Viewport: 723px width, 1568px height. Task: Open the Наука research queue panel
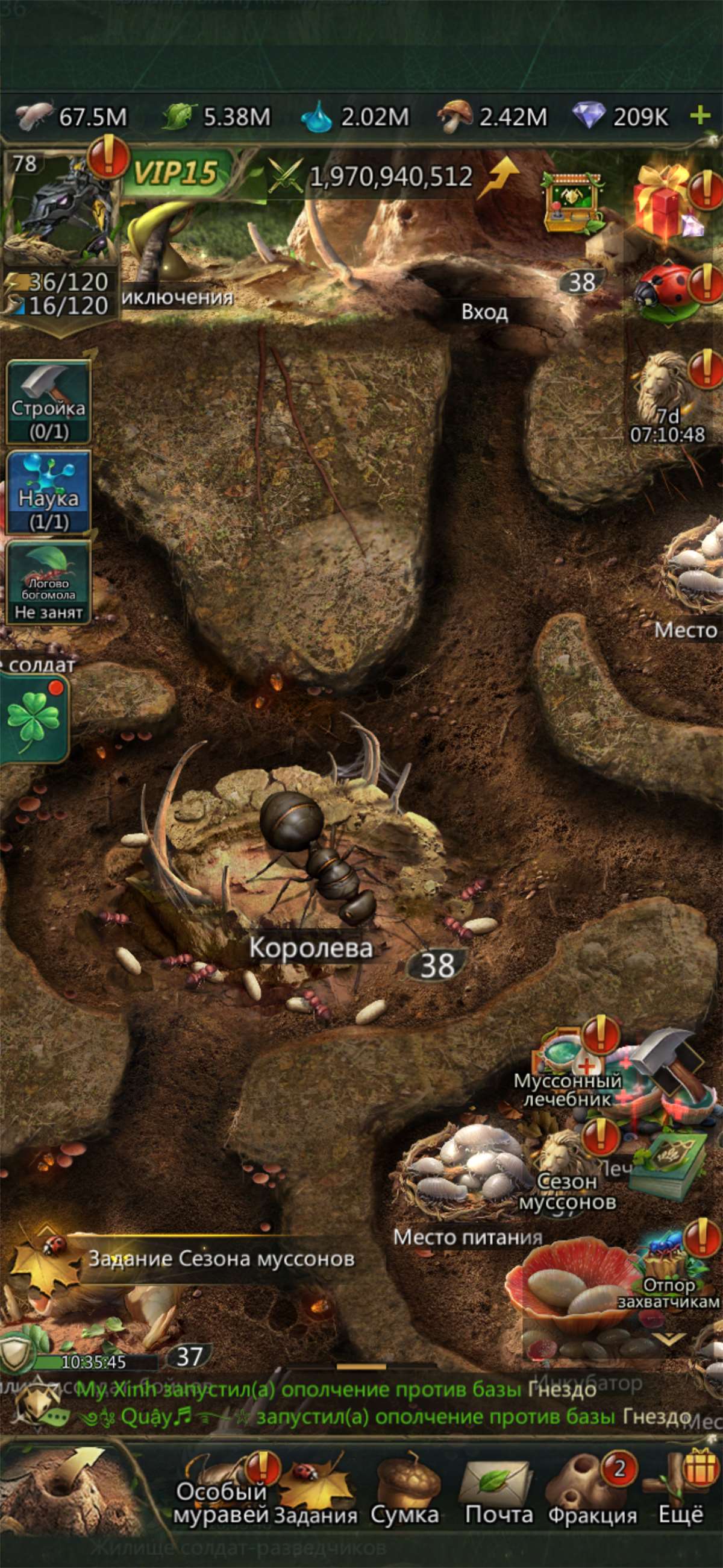[x=48, y=492]
